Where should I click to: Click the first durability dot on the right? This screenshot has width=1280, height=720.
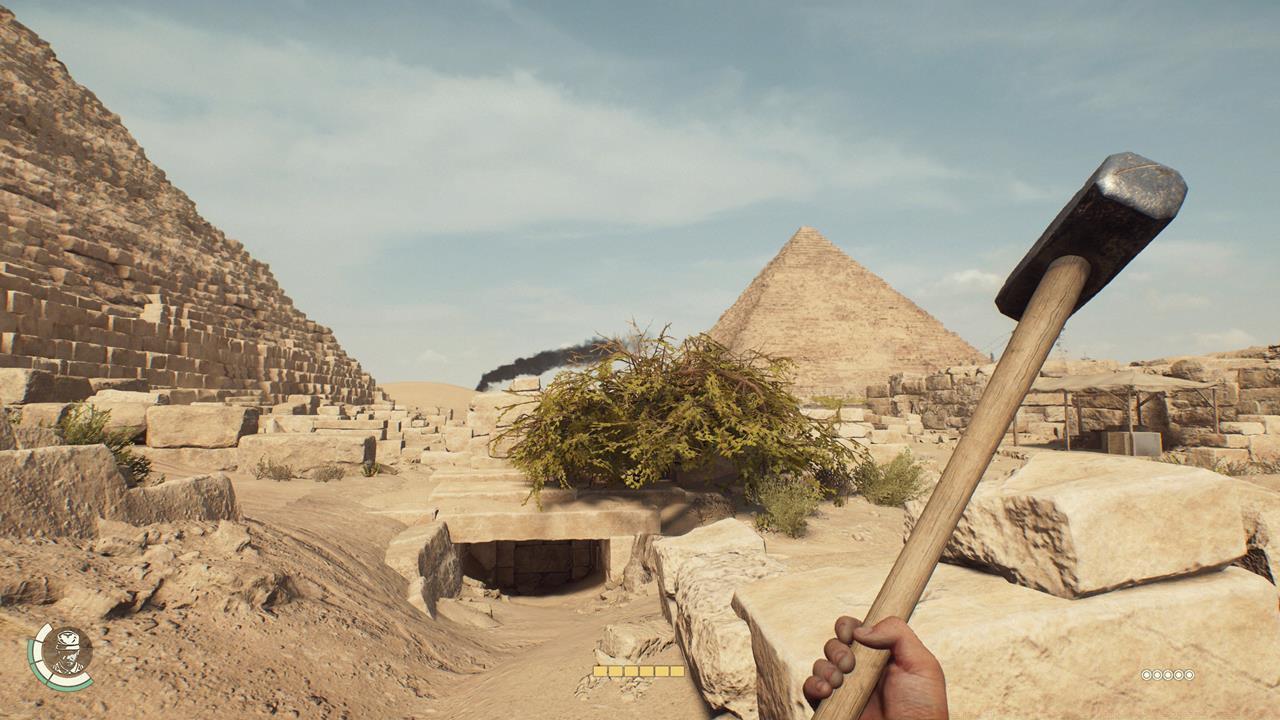point(1146,675)
